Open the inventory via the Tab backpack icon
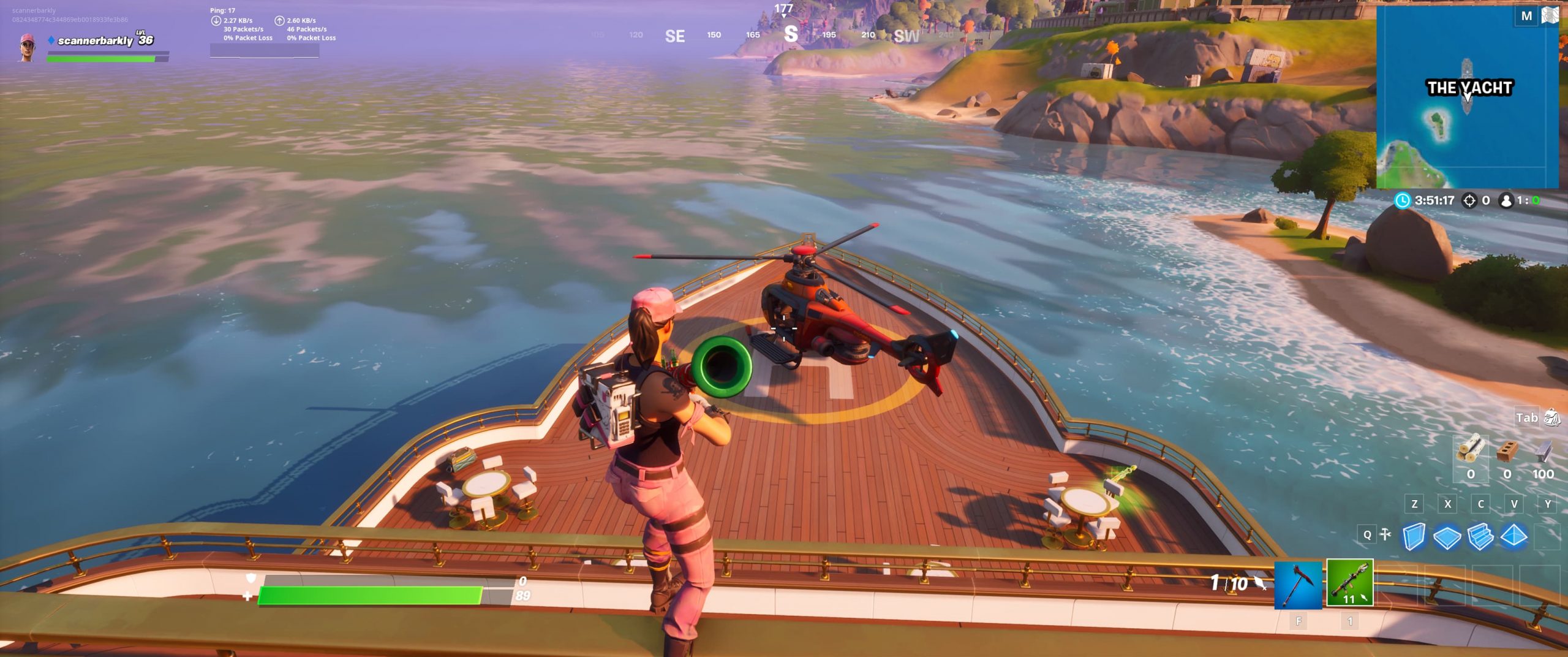 (x=1551, y=417)
